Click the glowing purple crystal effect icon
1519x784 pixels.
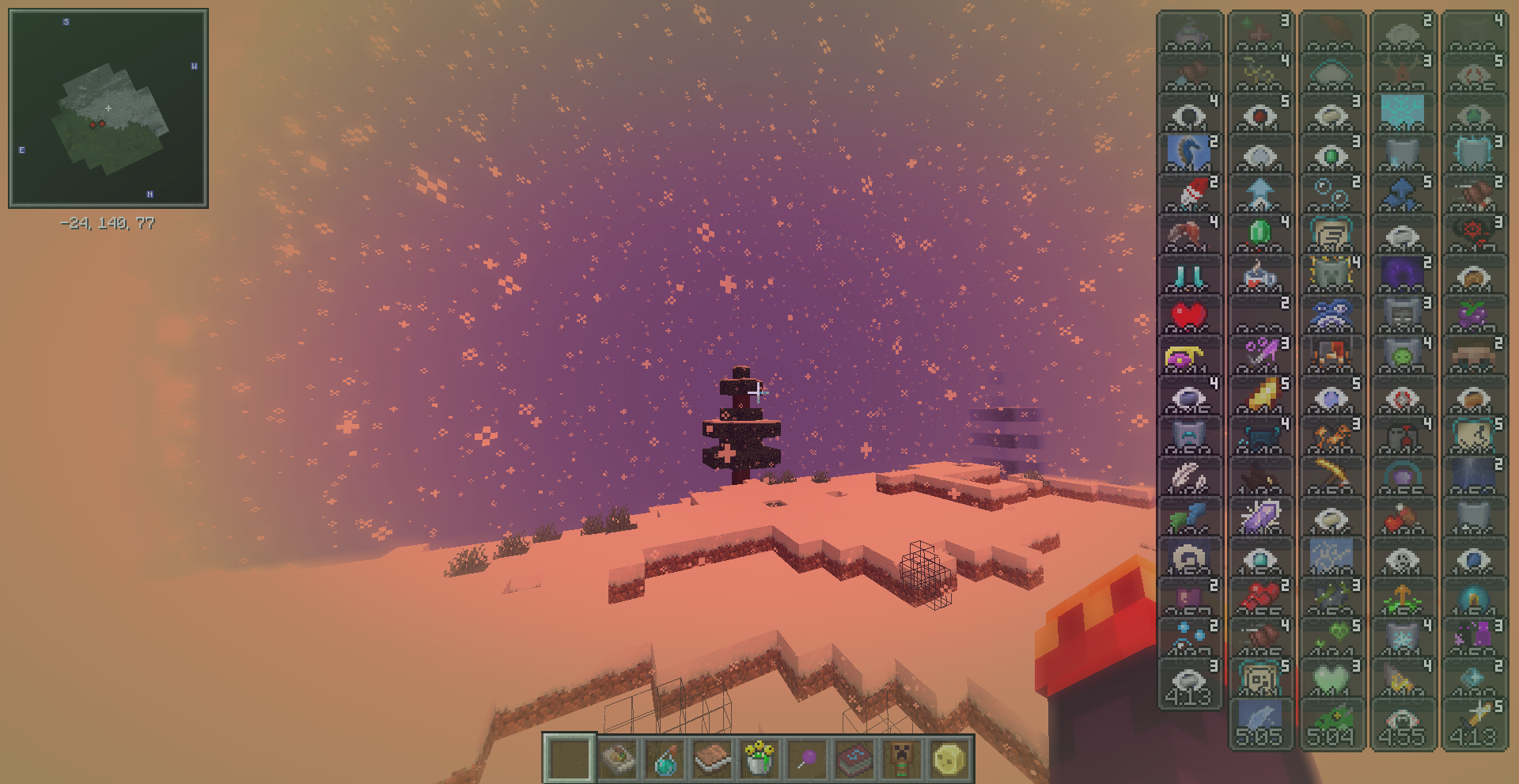pos(1260,517)
